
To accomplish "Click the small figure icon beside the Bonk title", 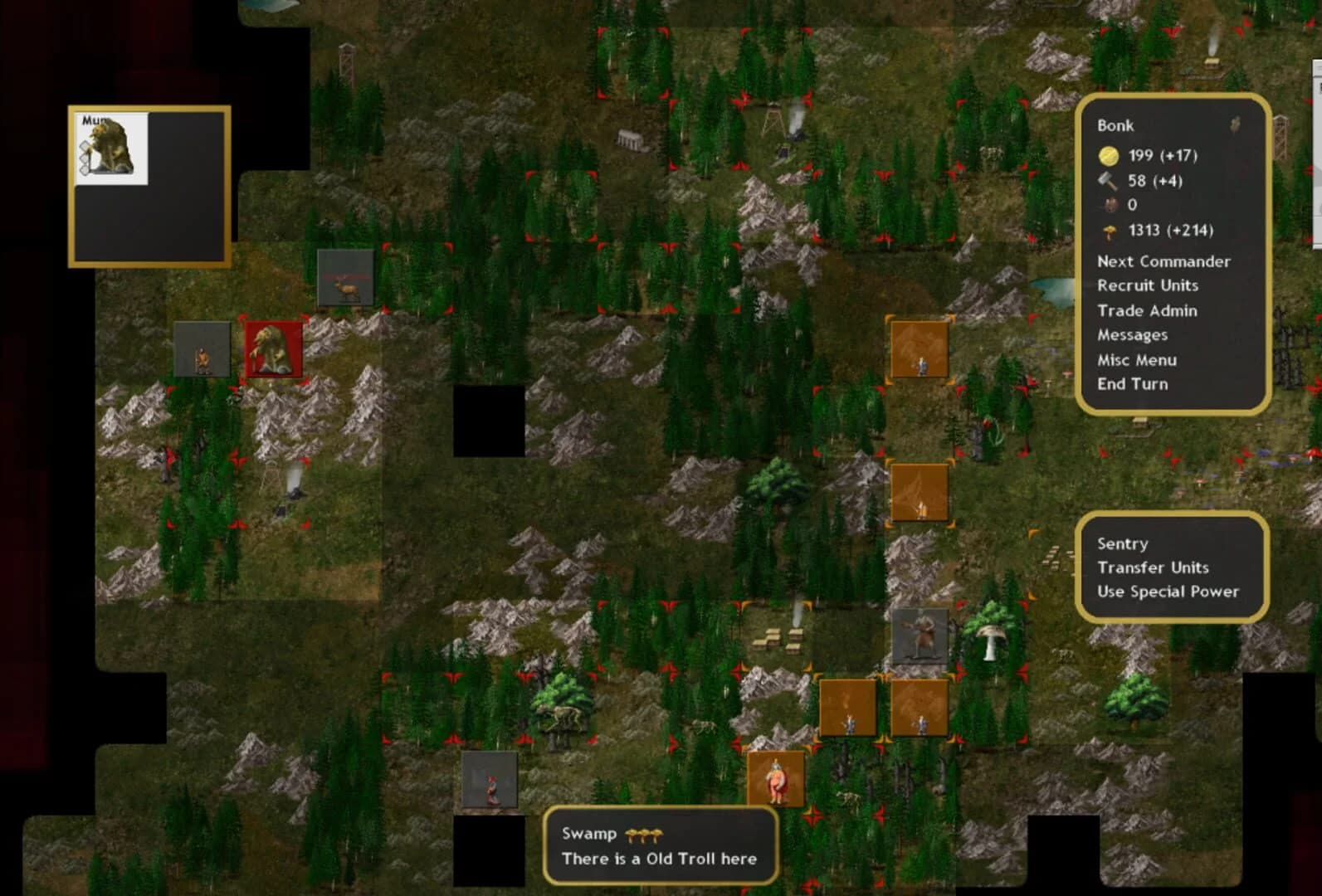I will coord(1236,124).
